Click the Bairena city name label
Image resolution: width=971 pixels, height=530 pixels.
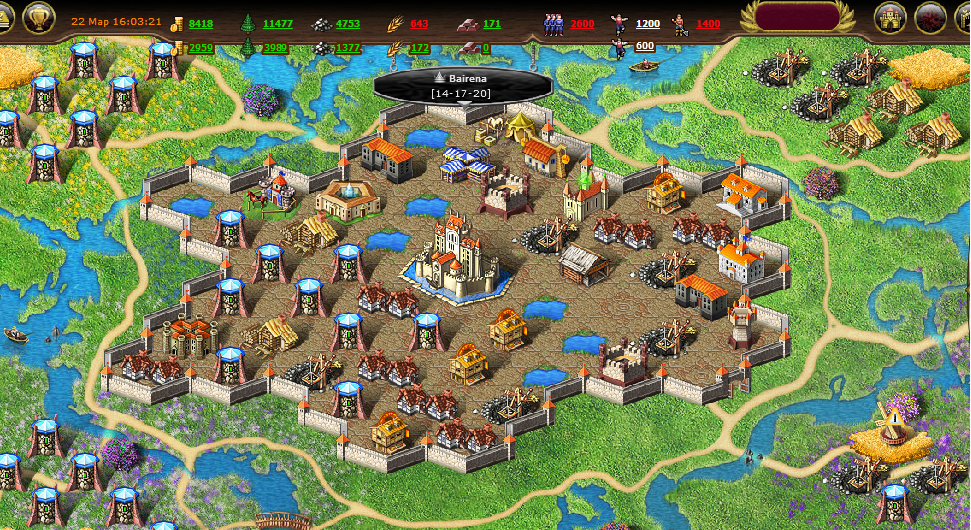(x=462, y=77)
